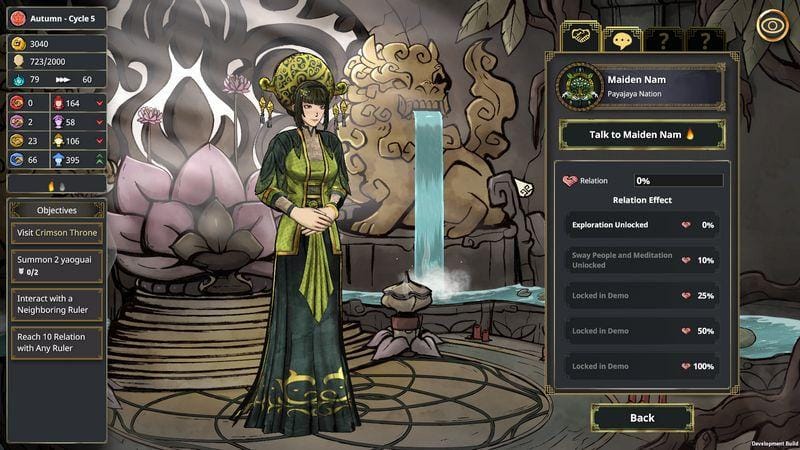Open the speech bubble dialogue tab
Viewport: 800px width, 450px height.
coord(621,40)
